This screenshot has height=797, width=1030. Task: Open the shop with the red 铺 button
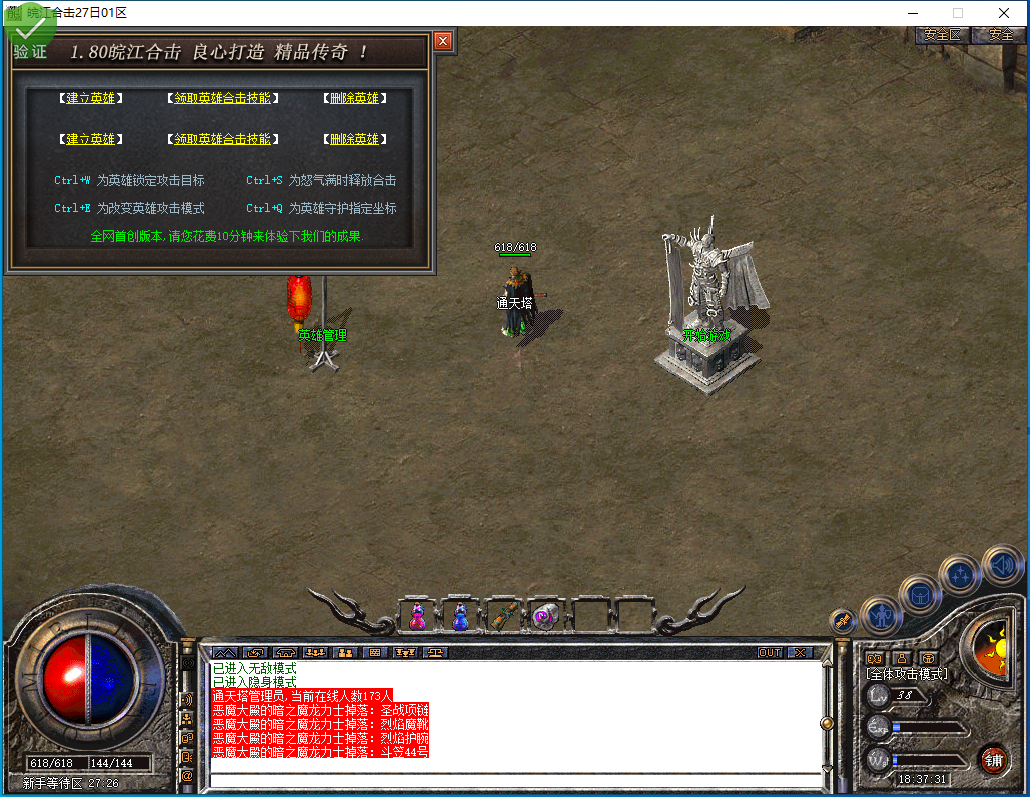[993, 759]
